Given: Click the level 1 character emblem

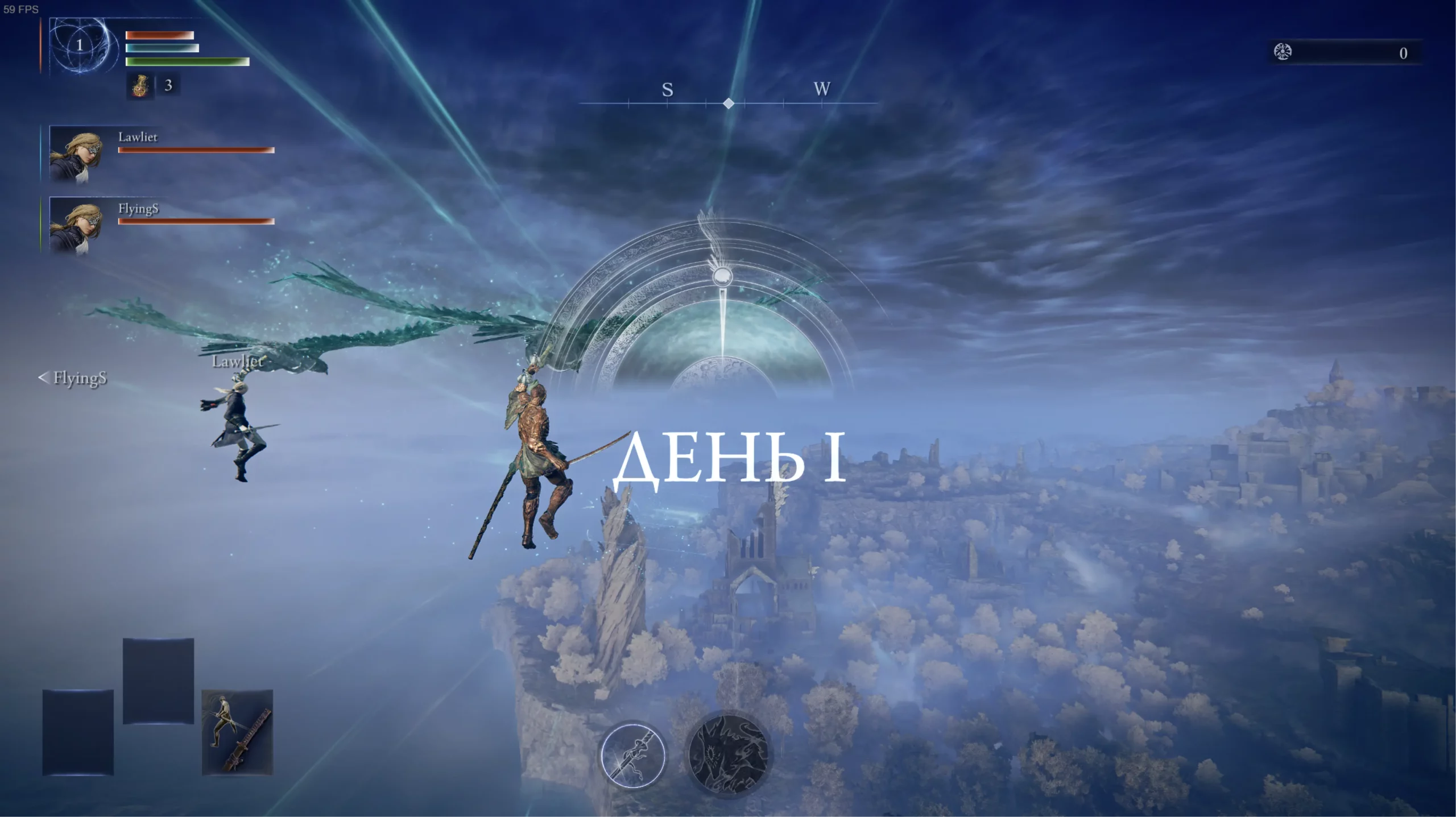Looking at the screenshot, I should (80, 45).
